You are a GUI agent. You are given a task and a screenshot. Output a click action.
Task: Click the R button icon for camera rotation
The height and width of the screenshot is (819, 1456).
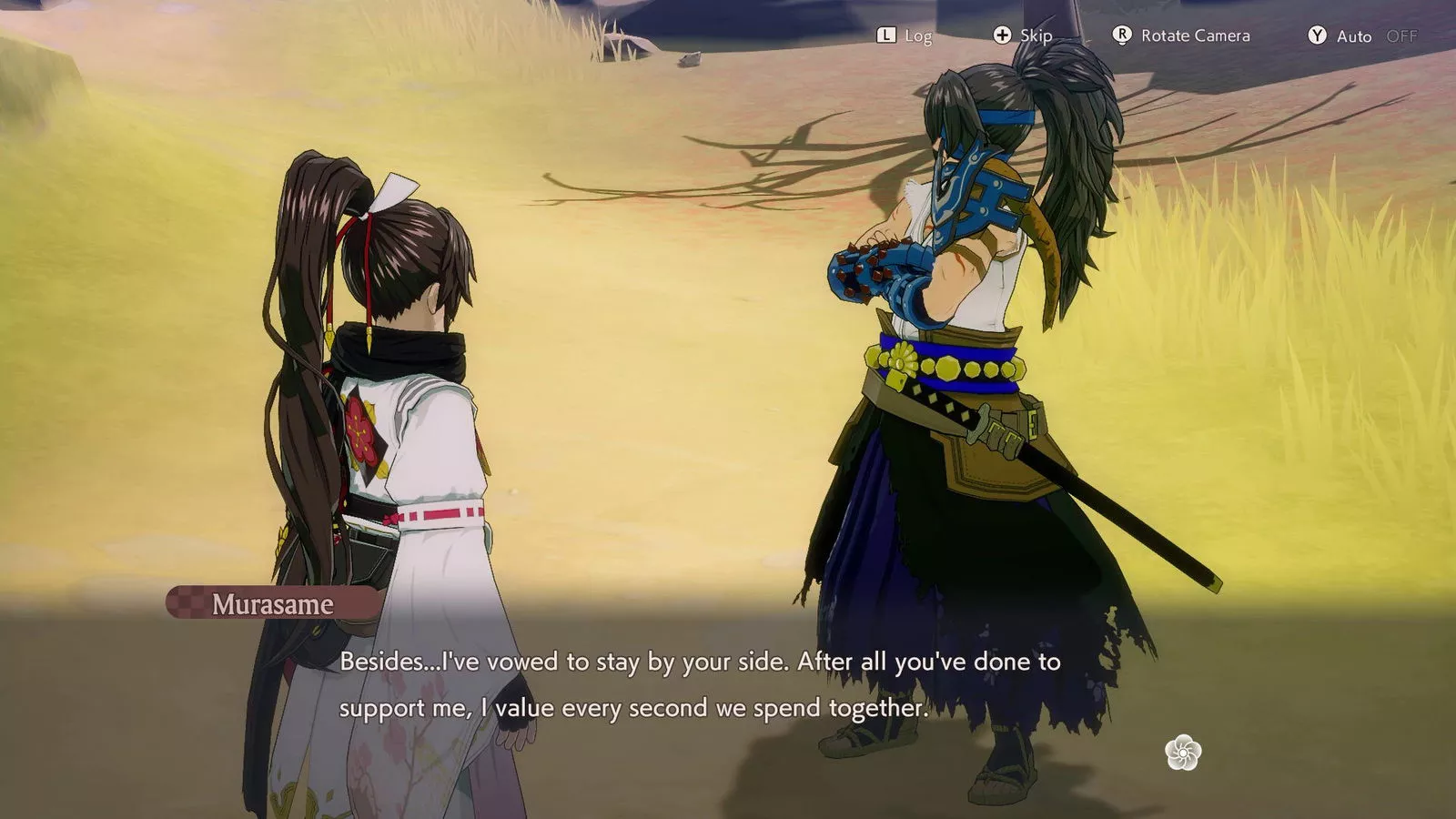coord(1121,35)
